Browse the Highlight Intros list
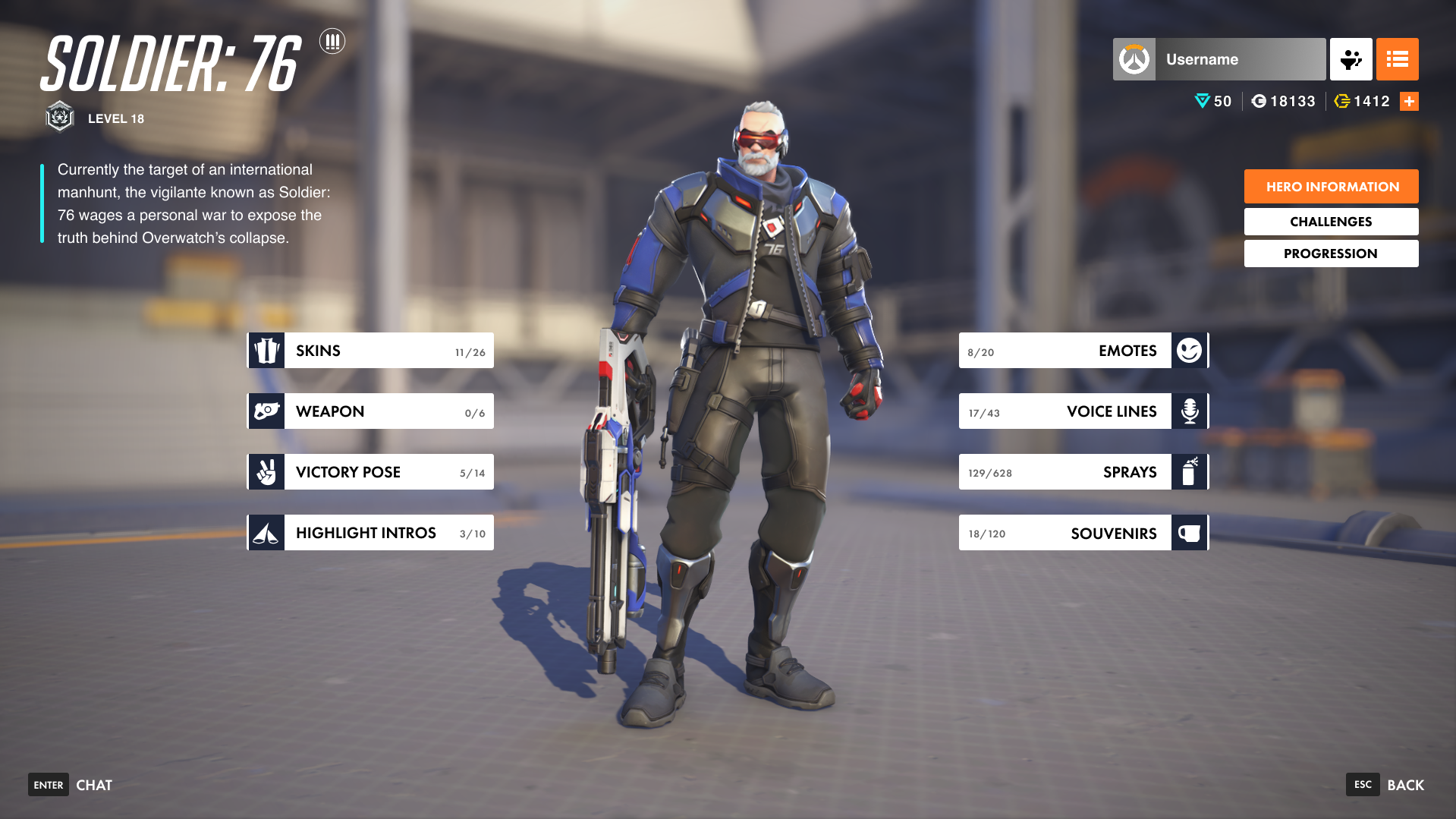1456x819 pixels. [x=370, y=533]
